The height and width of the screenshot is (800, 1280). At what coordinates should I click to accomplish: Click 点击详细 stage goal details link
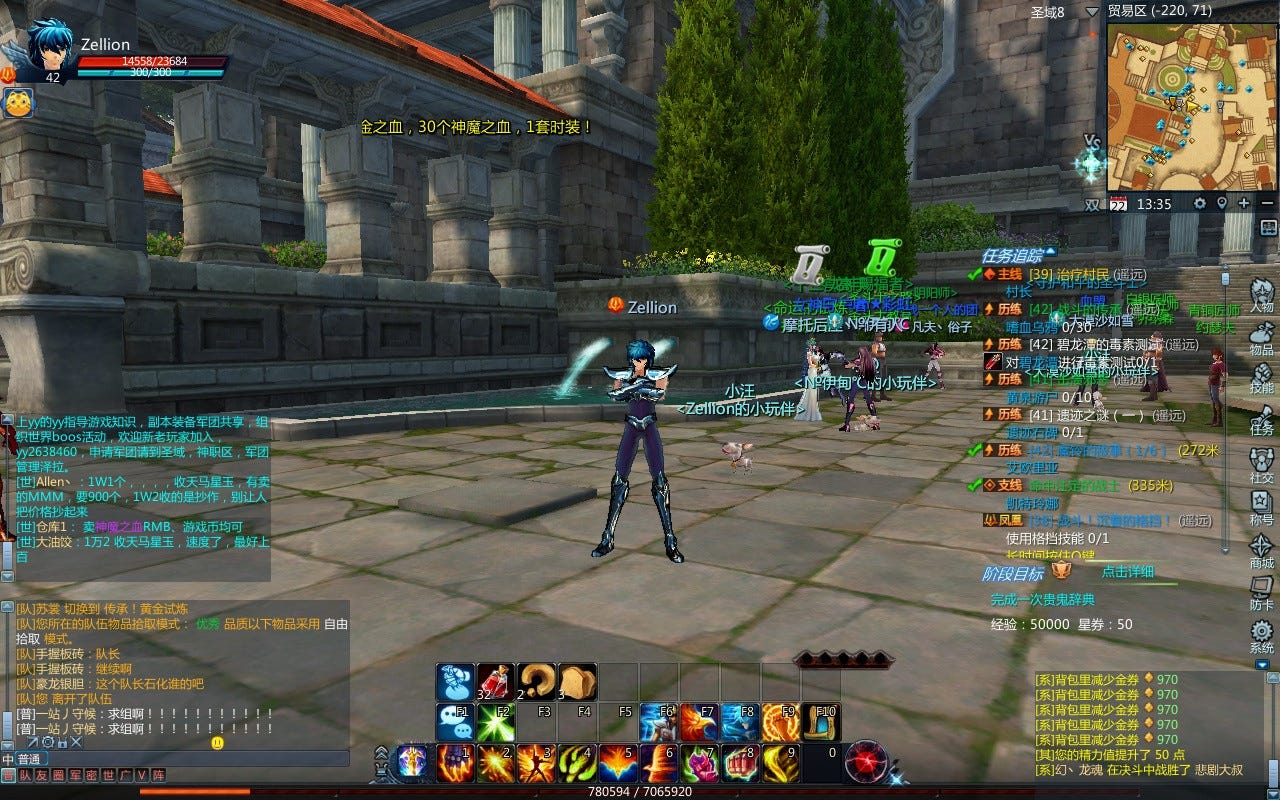(1127, 572)
